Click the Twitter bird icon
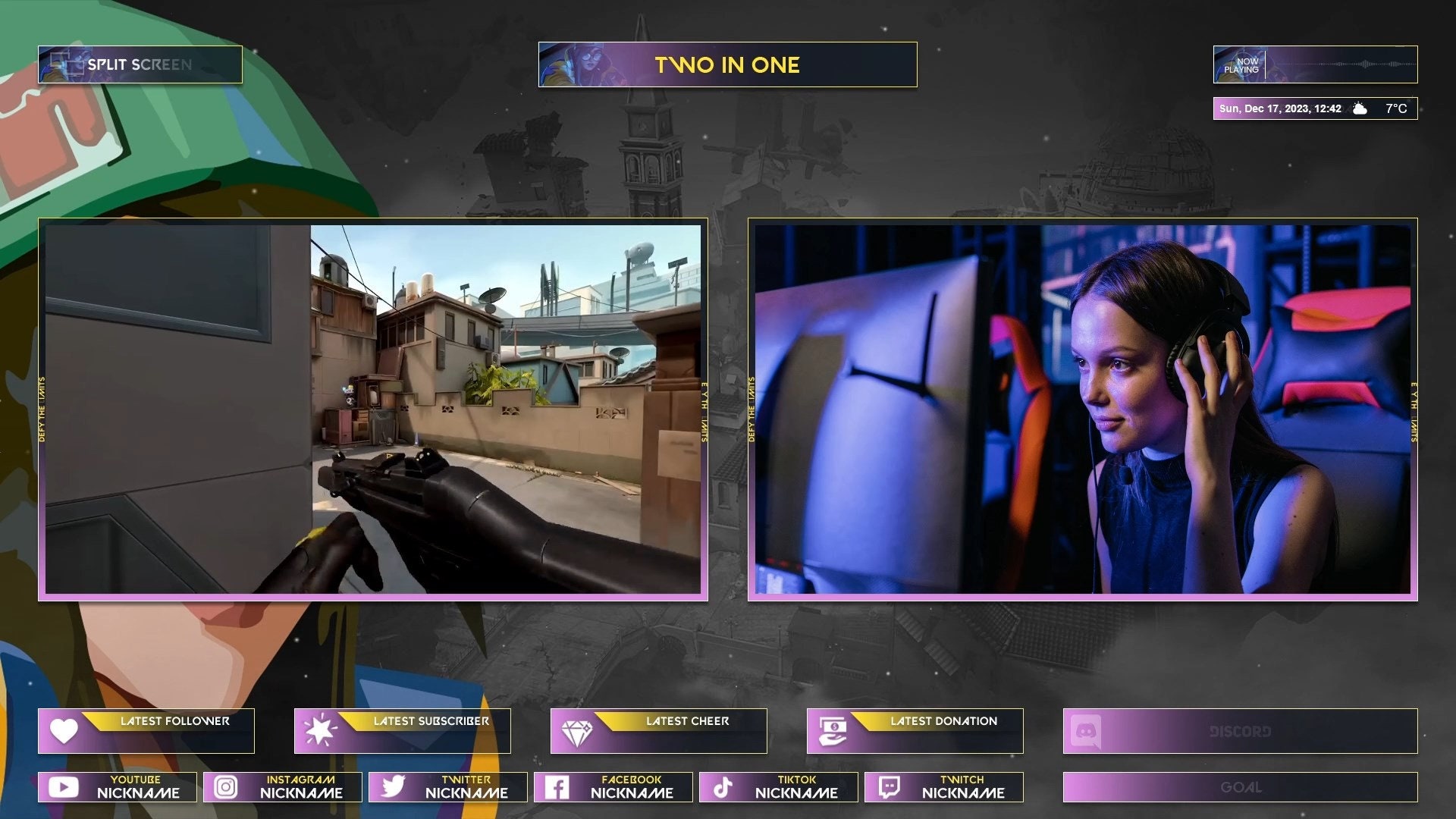This screenshot has width=1456, height=819. (x=393, y=786)
